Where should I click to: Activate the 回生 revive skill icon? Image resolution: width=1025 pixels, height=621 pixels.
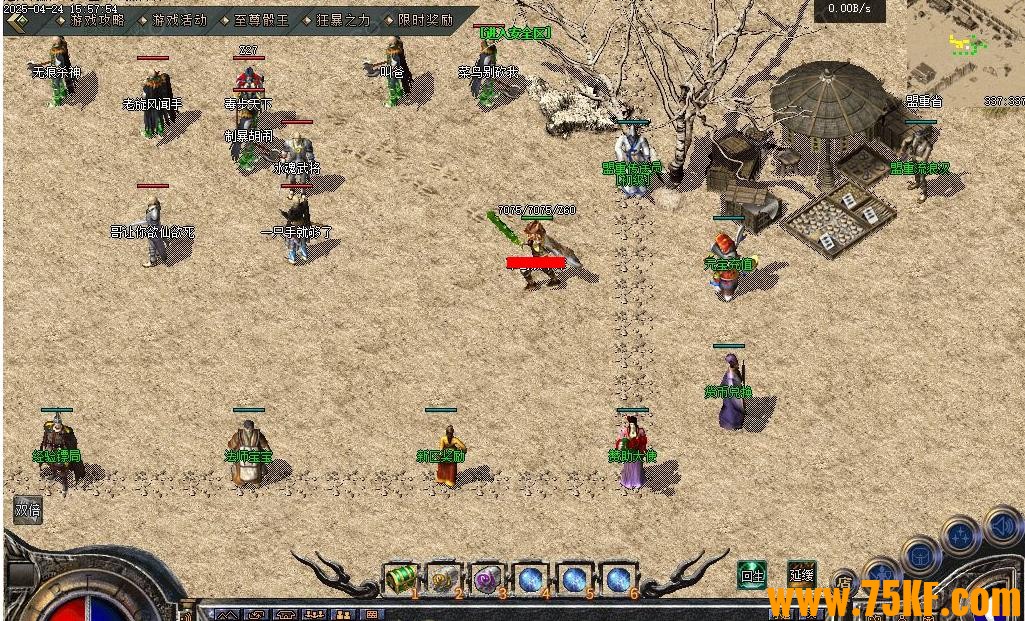[752, 574]
